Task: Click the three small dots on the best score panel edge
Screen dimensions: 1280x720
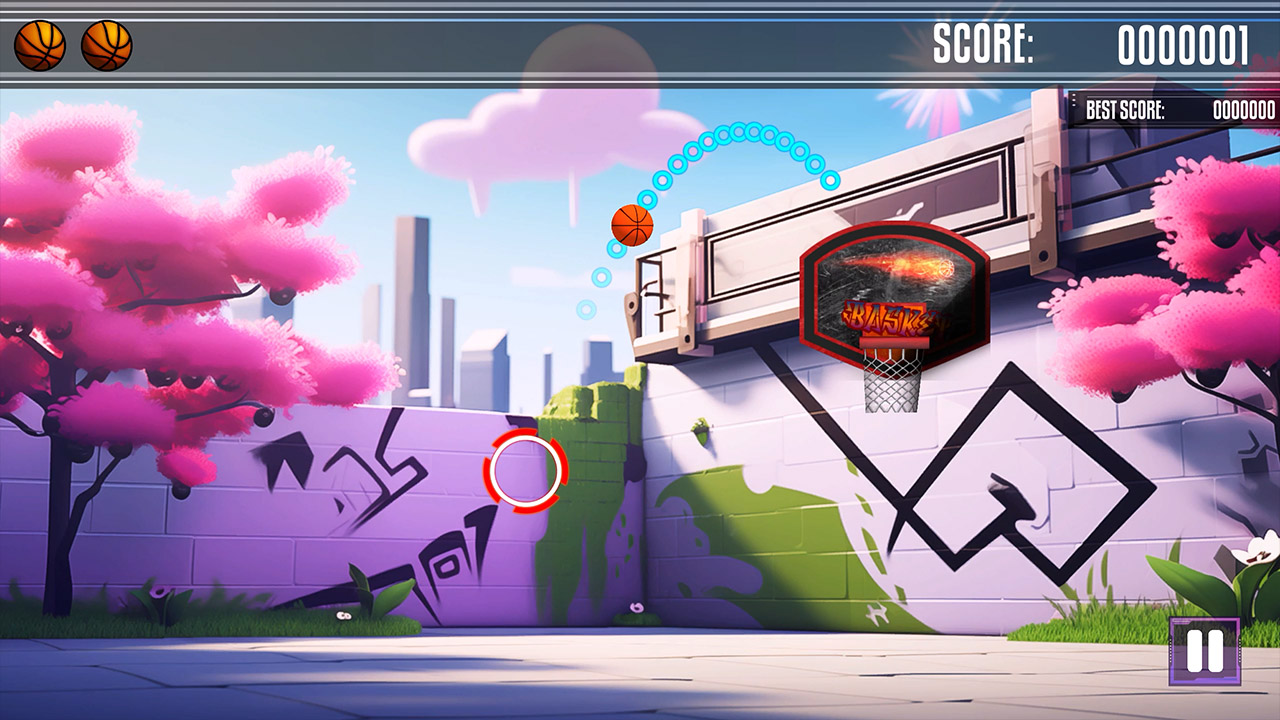Action: (1074, 101)
